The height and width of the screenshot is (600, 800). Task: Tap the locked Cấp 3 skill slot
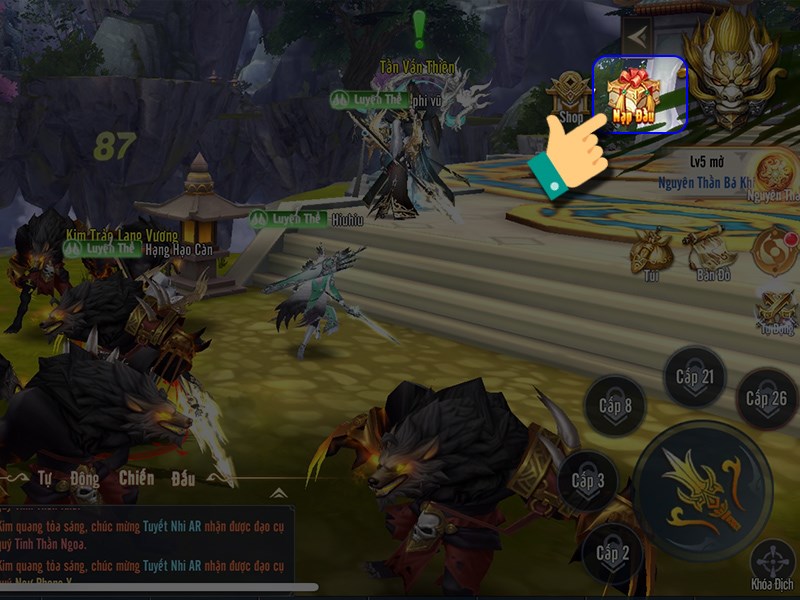pos(588,481)
